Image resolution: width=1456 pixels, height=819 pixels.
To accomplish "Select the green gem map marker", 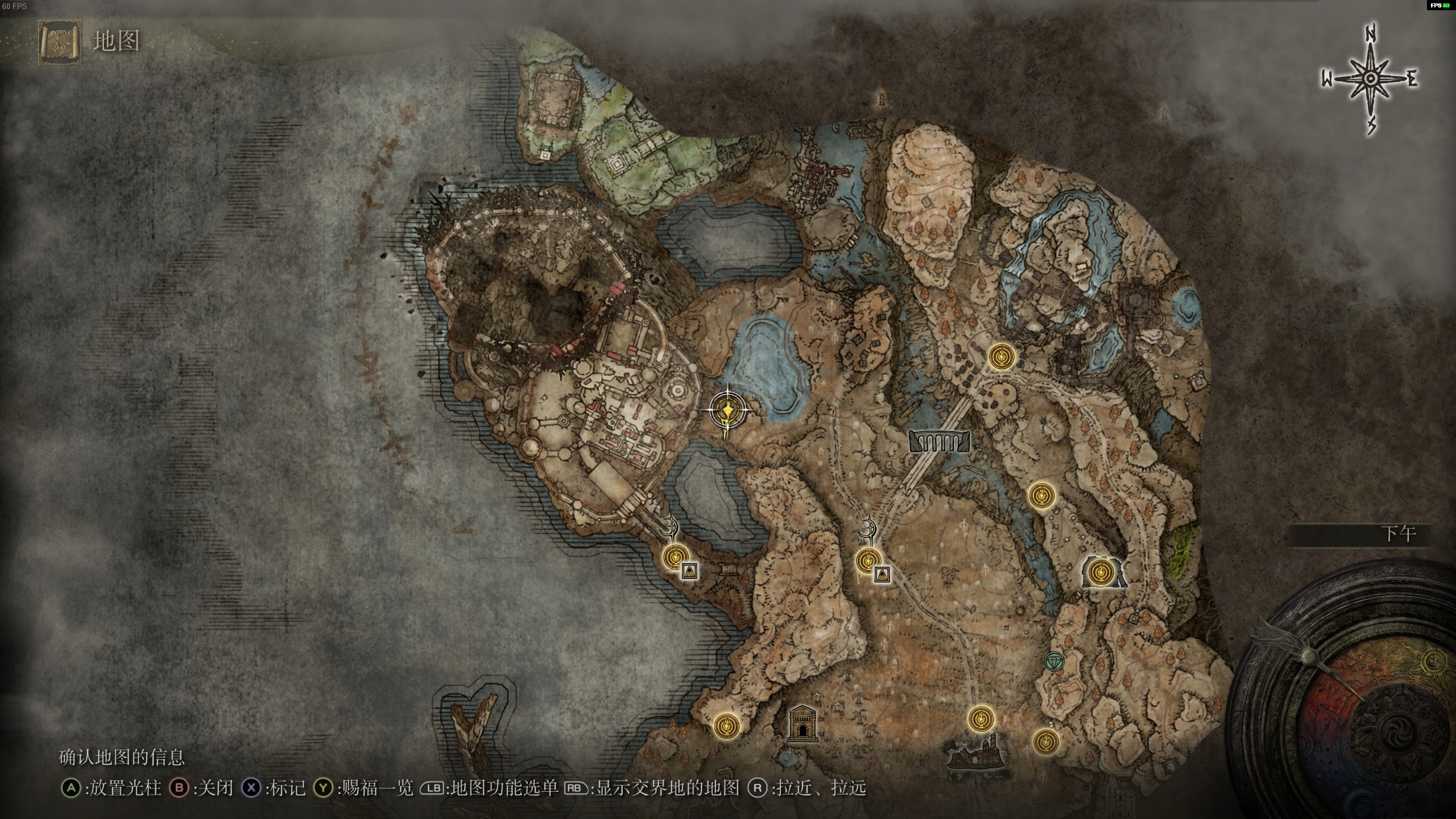I will [x=1054, y=661].
